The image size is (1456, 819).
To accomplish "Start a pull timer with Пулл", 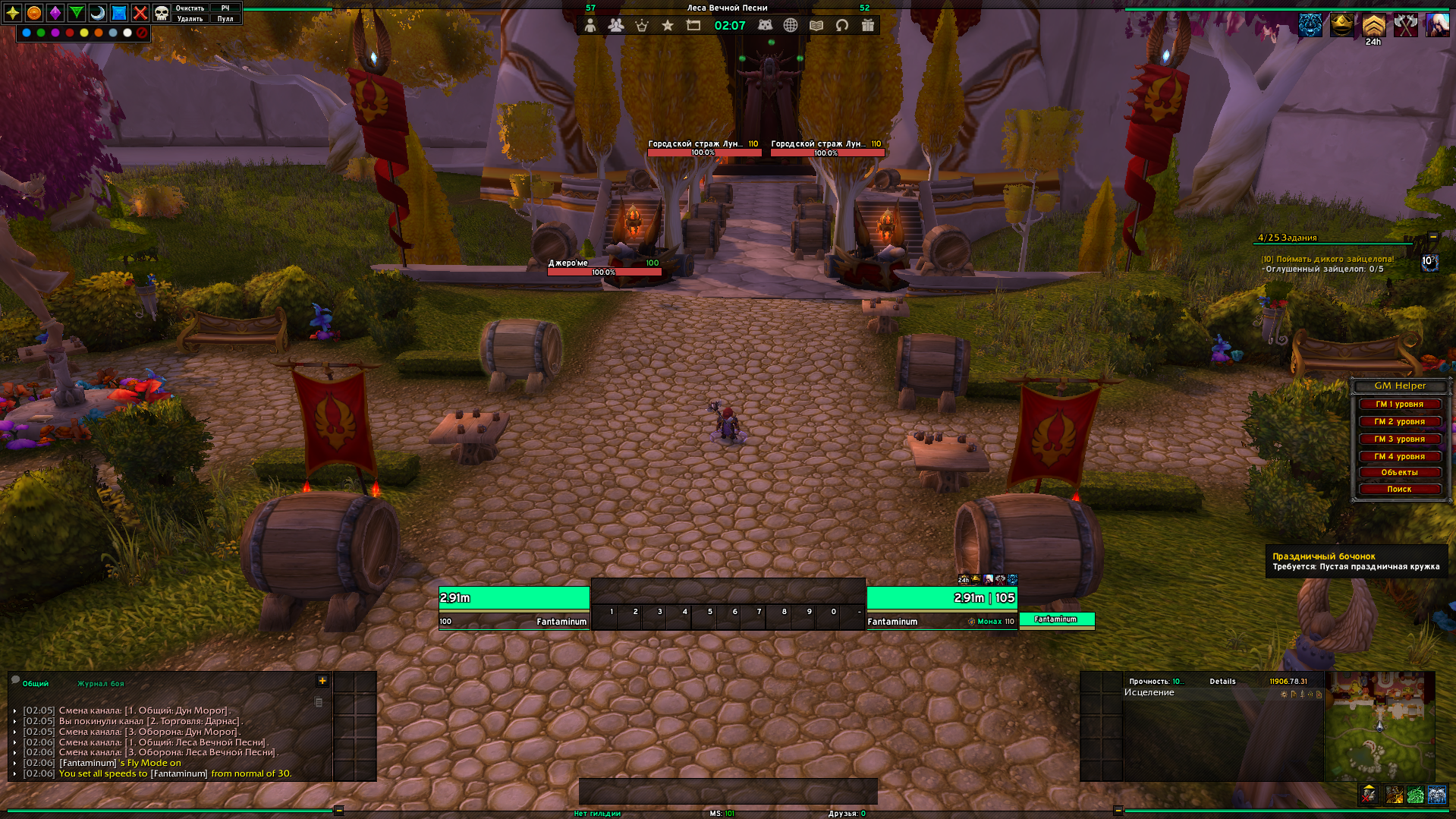I will point(225,19).
